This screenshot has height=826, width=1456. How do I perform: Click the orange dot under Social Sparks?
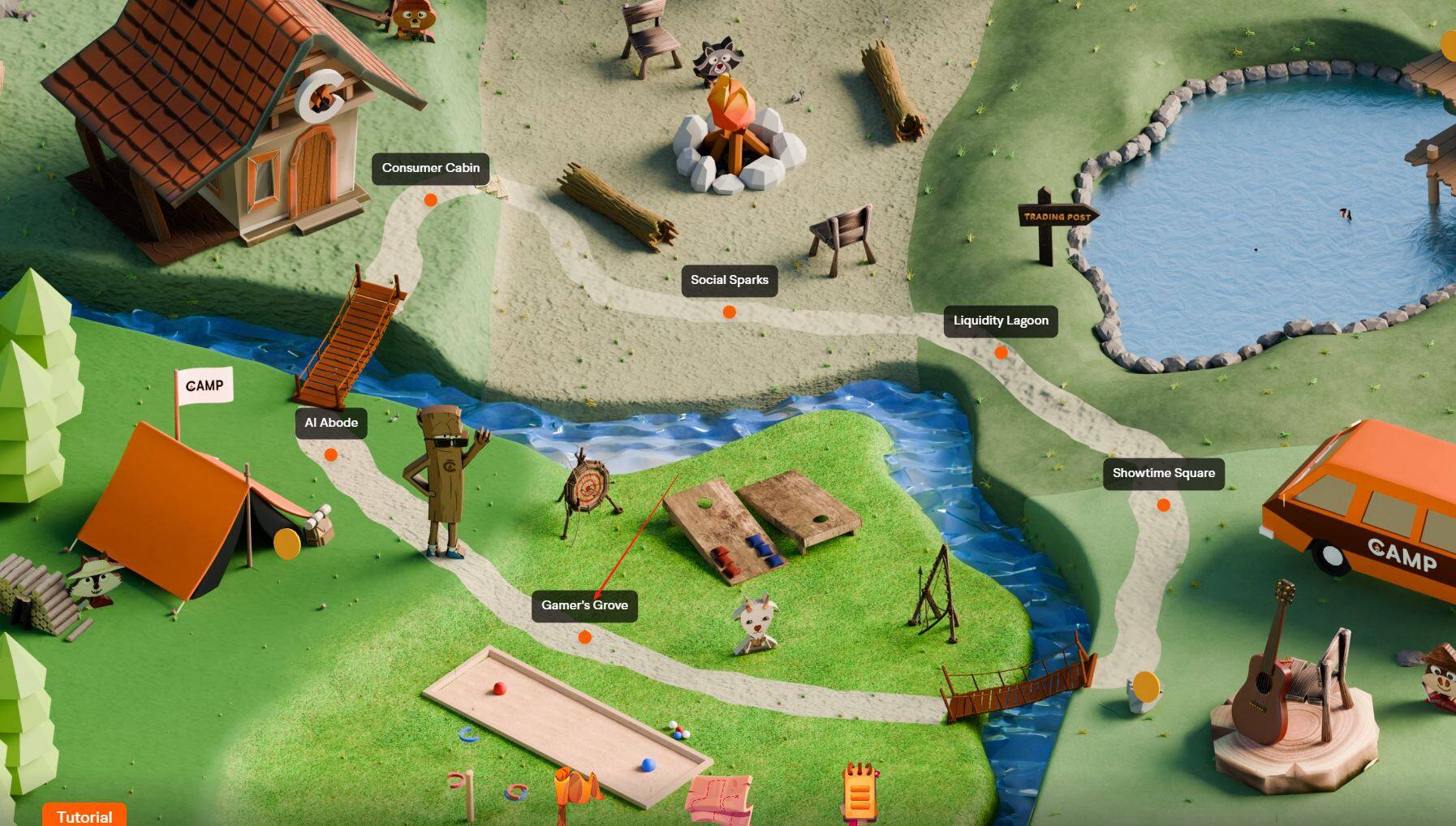tap(729, 309)
